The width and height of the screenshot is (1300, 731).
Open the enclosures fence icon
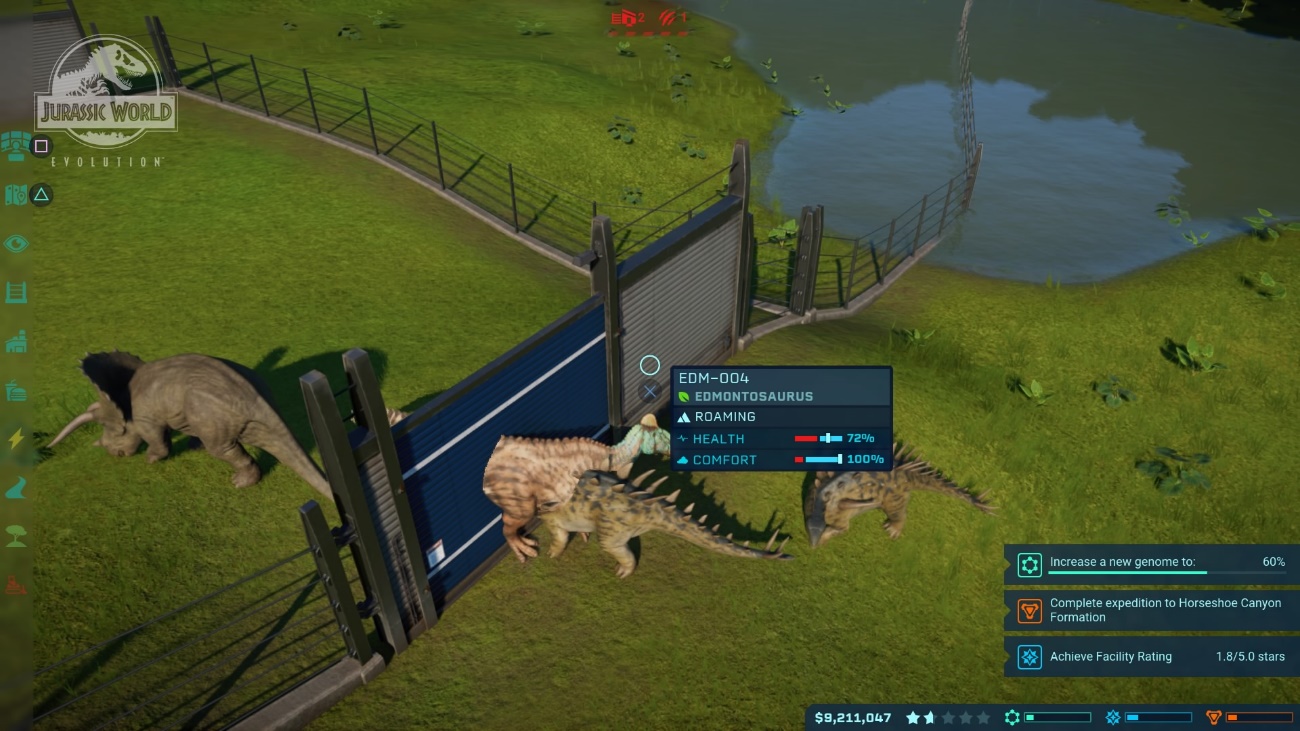click(x=16, y=293)
